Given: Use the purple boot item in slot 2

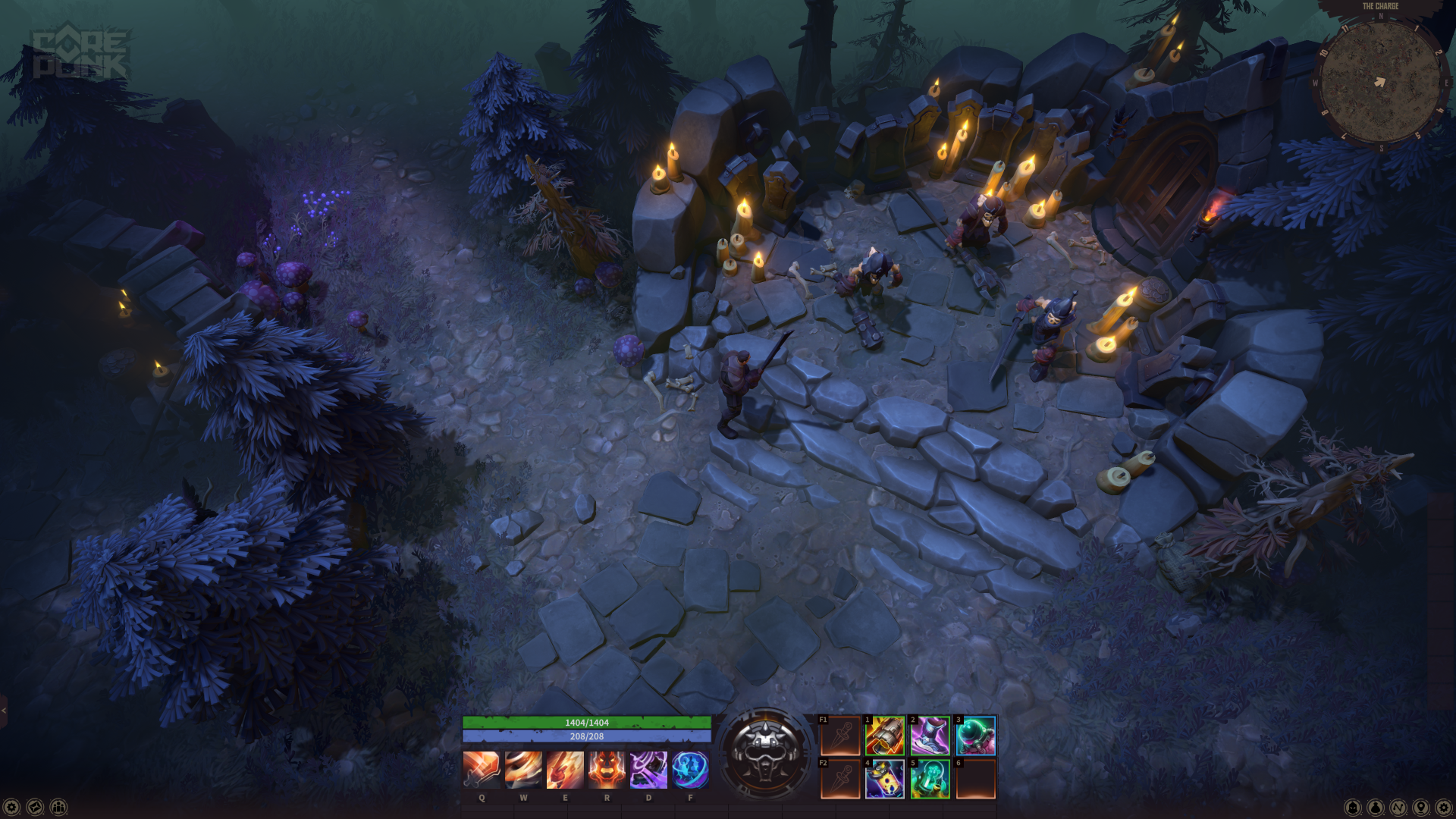Looking at the screenshot, I should coord(930,736).
